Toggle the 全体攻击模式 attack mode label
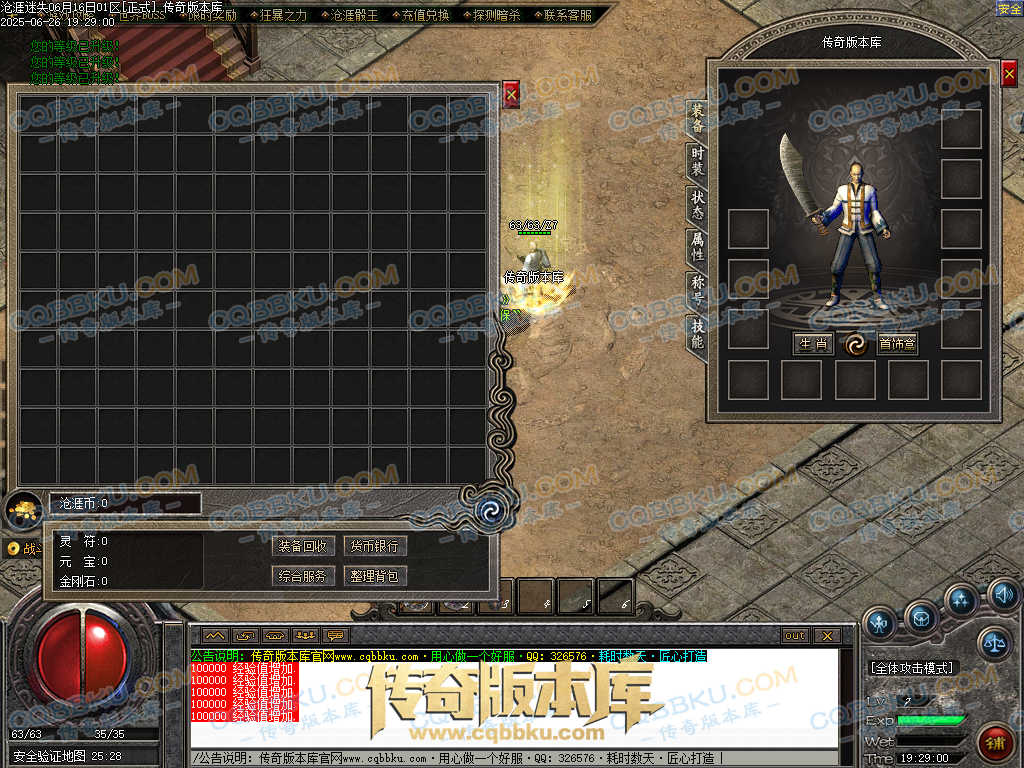Image resolution: width=1024 pixels, height=768 pixels. coord(912,667)
